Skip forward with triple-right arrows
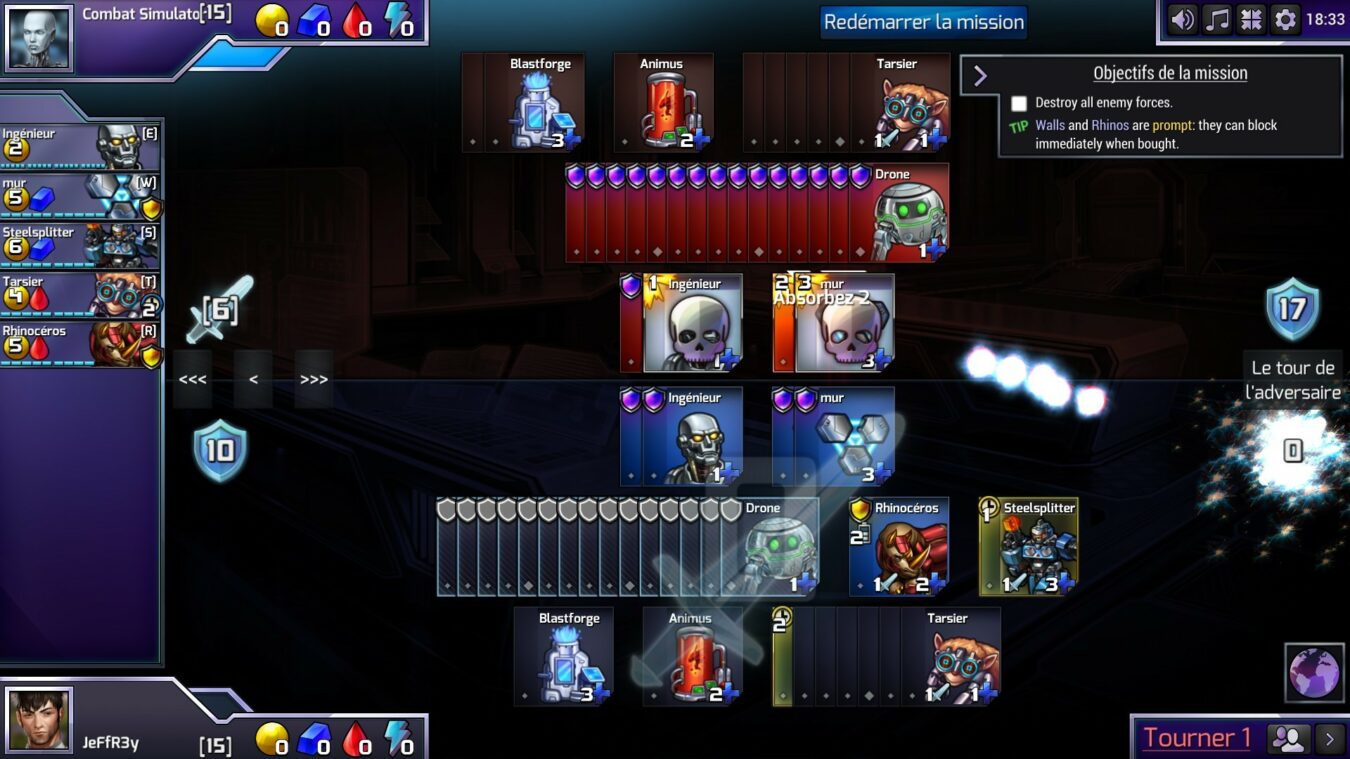The width and height of the screenshot is (1350, 759). pyautogui.click(x=314, y=380)
